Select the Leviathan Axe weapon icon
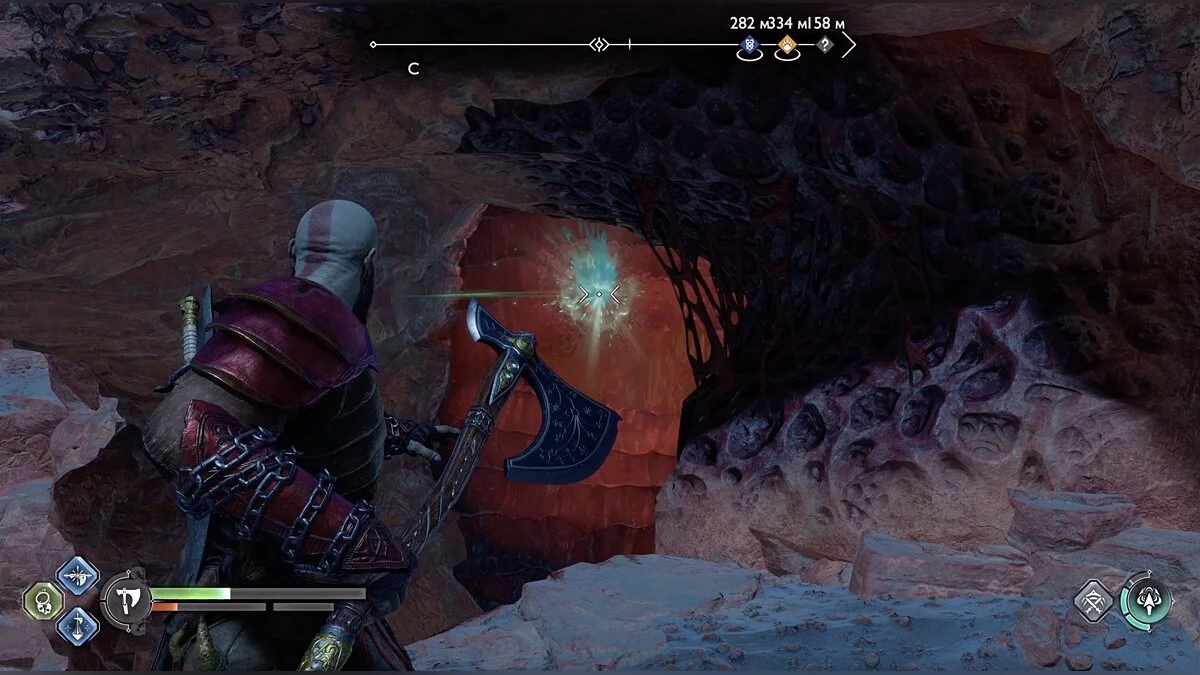Image resolution: width=1200 pixels, height=675 pixels. pos(127,599)
